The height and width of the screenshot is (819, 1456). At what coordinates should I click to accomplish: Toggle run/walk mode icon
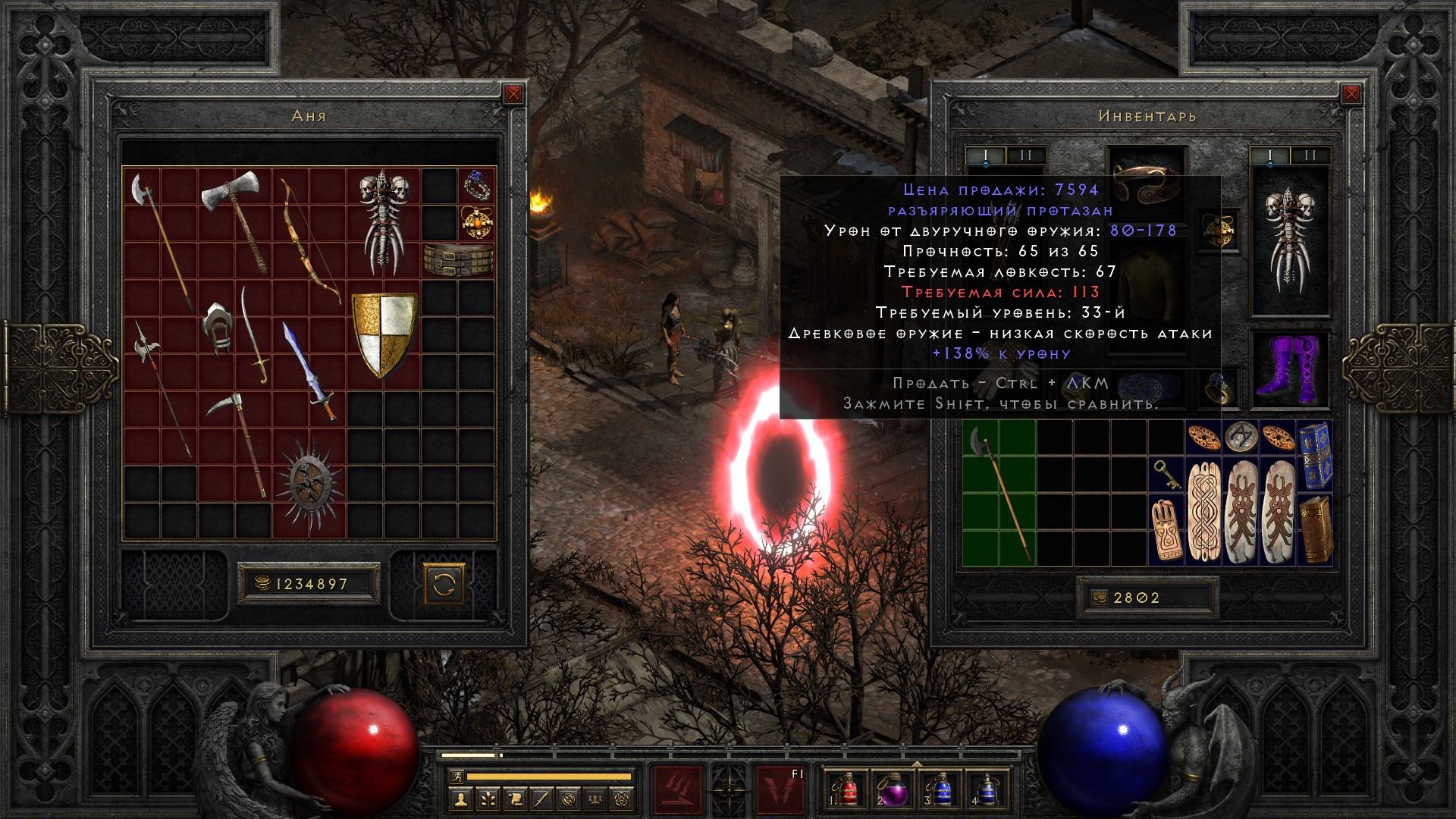[457, 777]
